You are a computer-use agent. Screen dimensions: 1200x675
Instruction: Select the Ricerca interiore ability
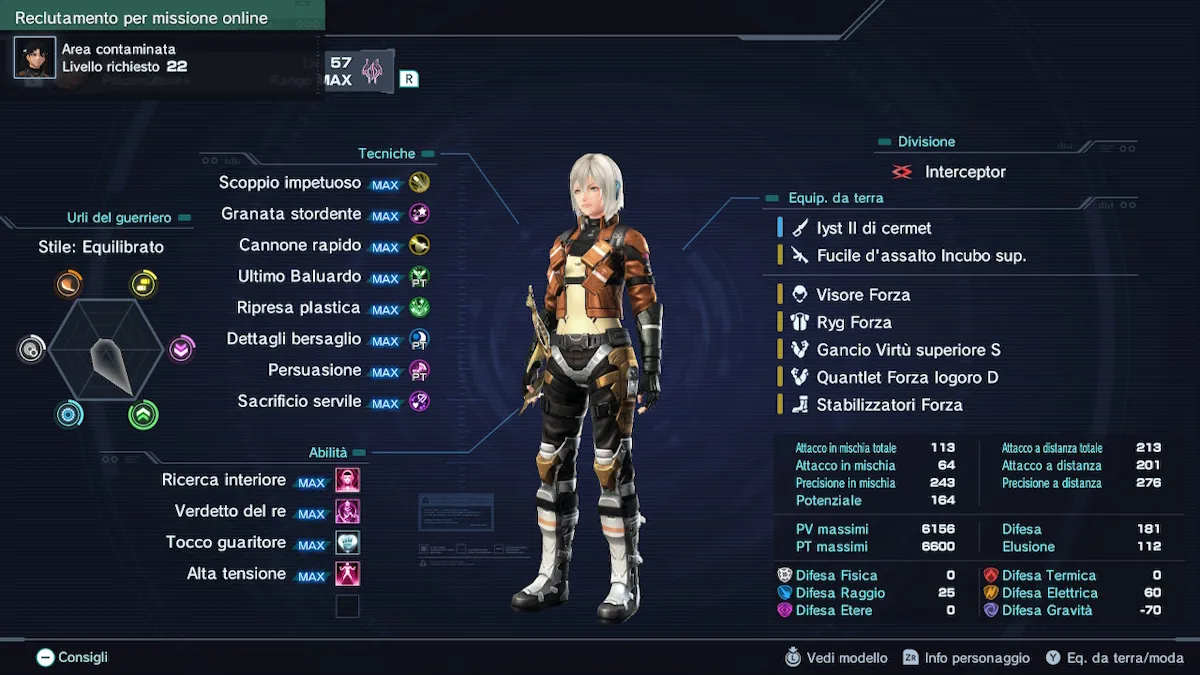[x=224, y=480]
